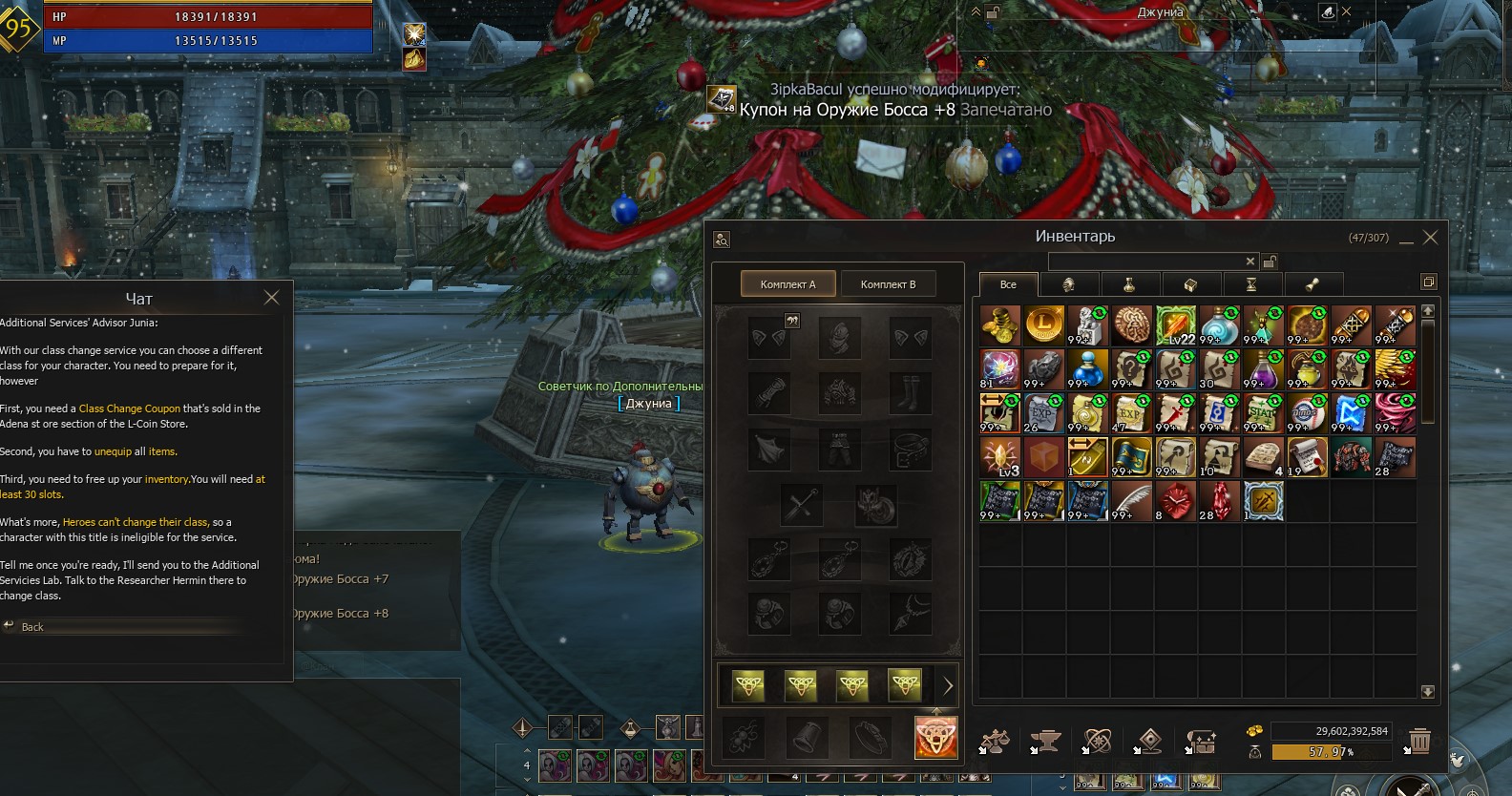The image size is (1512, 796).
Task: Close the Чат dialogue panel
Action: (272, 298)
